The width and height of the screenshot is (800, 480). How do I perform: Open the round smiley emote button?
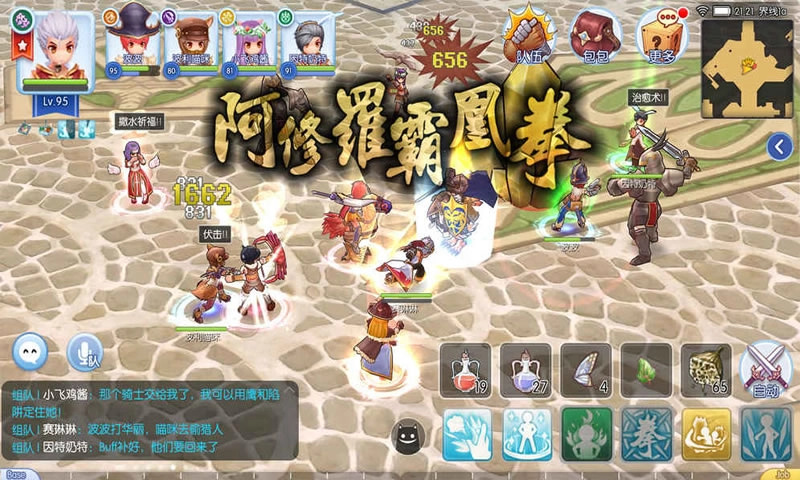[x=31, y=352]
